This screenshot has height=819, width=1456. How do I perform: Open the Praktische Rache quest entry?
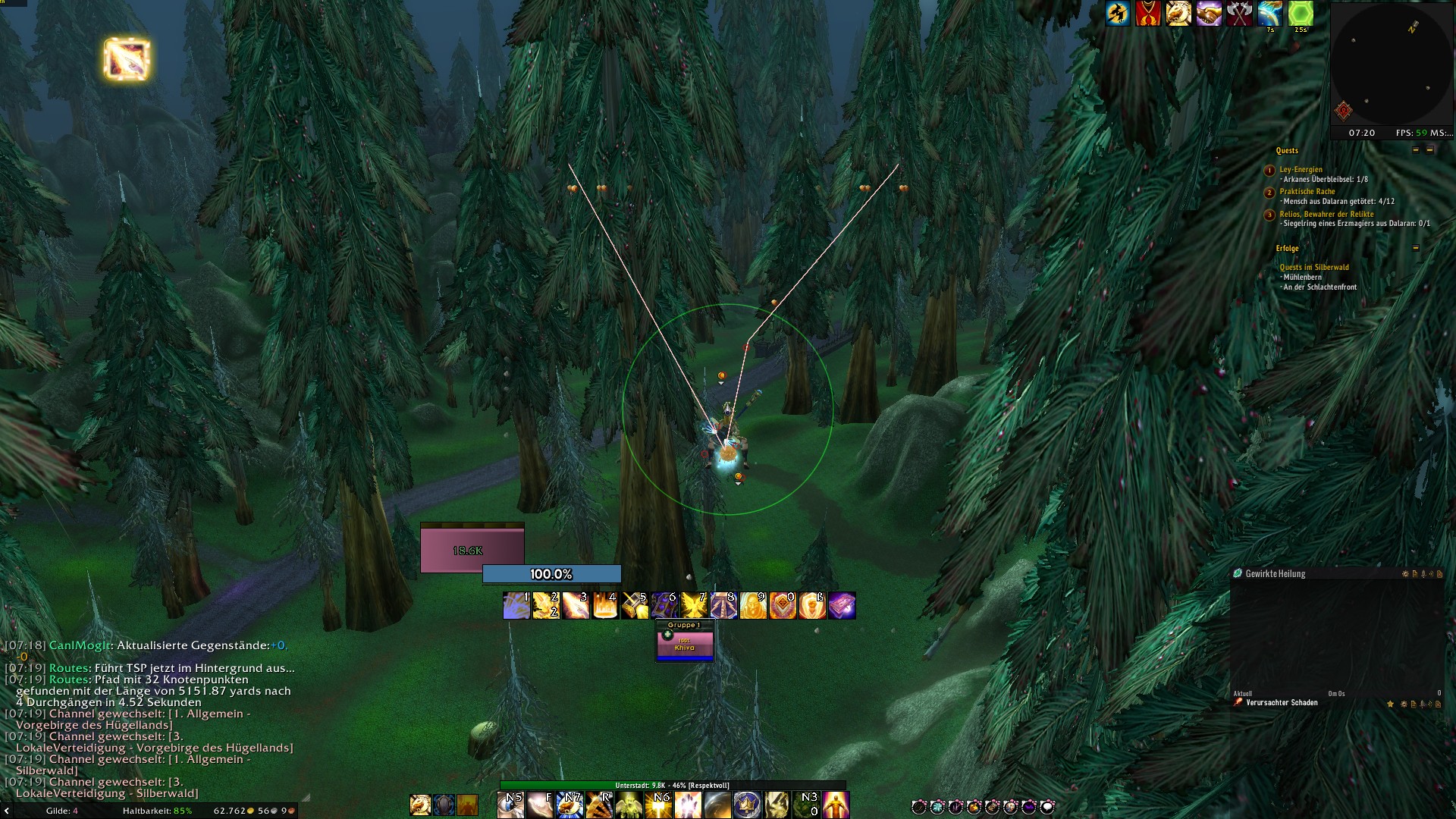1307,192
